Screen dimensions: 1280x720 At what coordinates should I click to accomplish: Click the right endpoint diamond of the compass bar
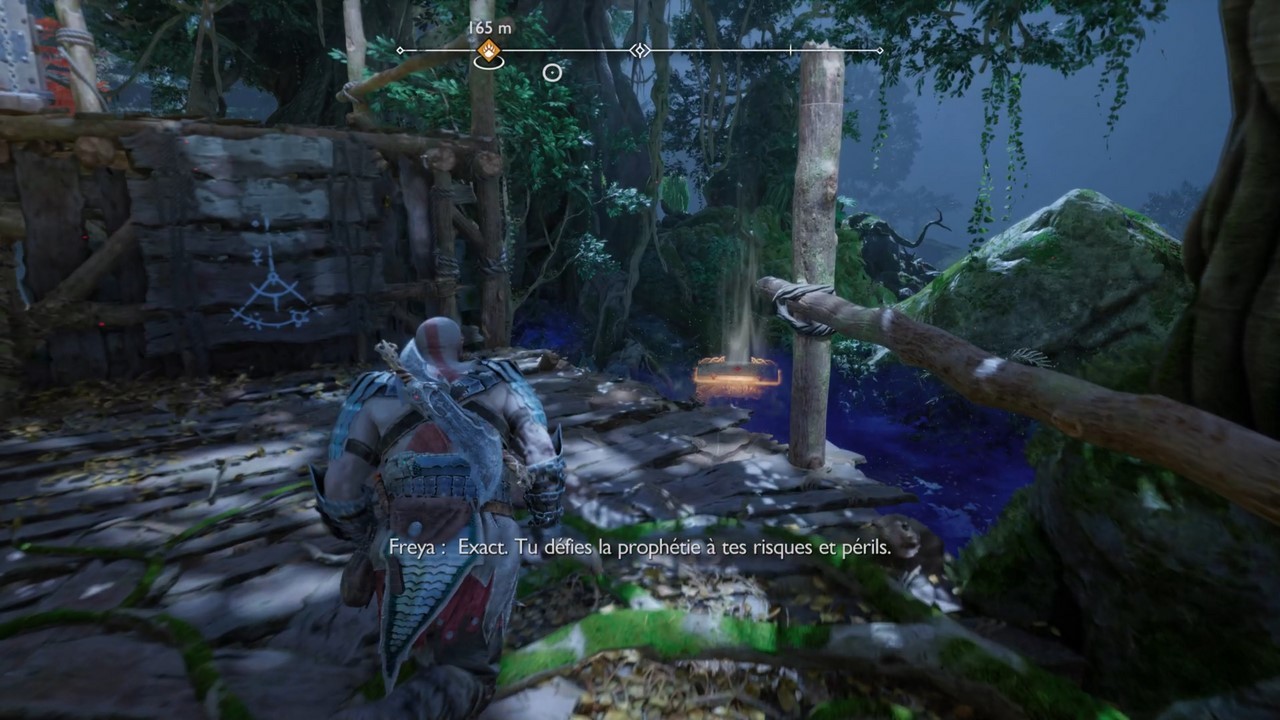[880, 49]
